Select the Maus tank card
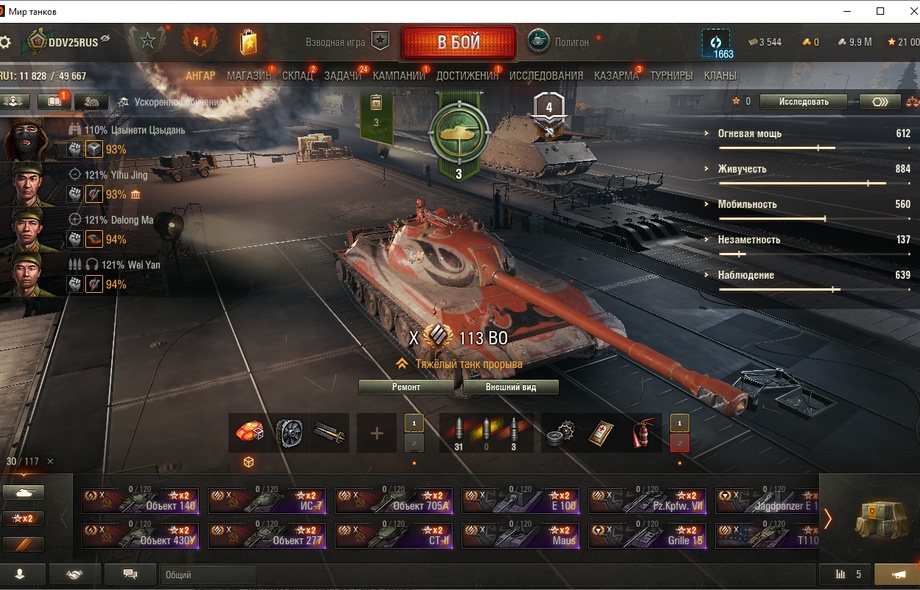Image resolution: width=920 pixels, height=590 pixels. 521,536
